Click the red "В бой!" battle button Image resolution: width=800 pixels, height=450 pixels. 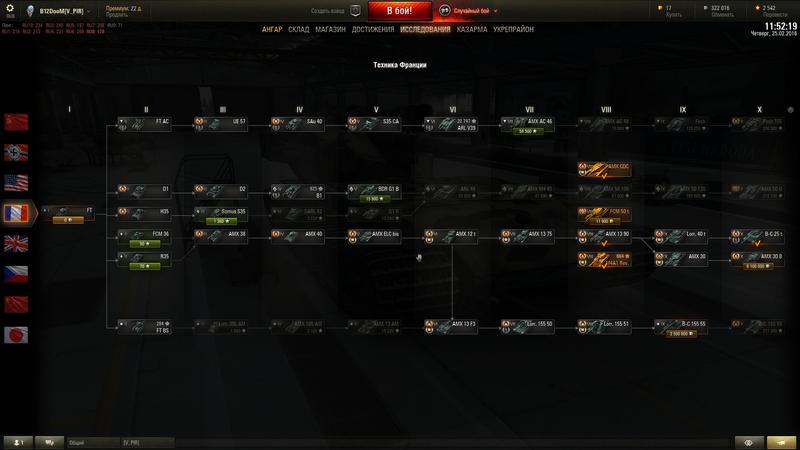tap(400, 12)
